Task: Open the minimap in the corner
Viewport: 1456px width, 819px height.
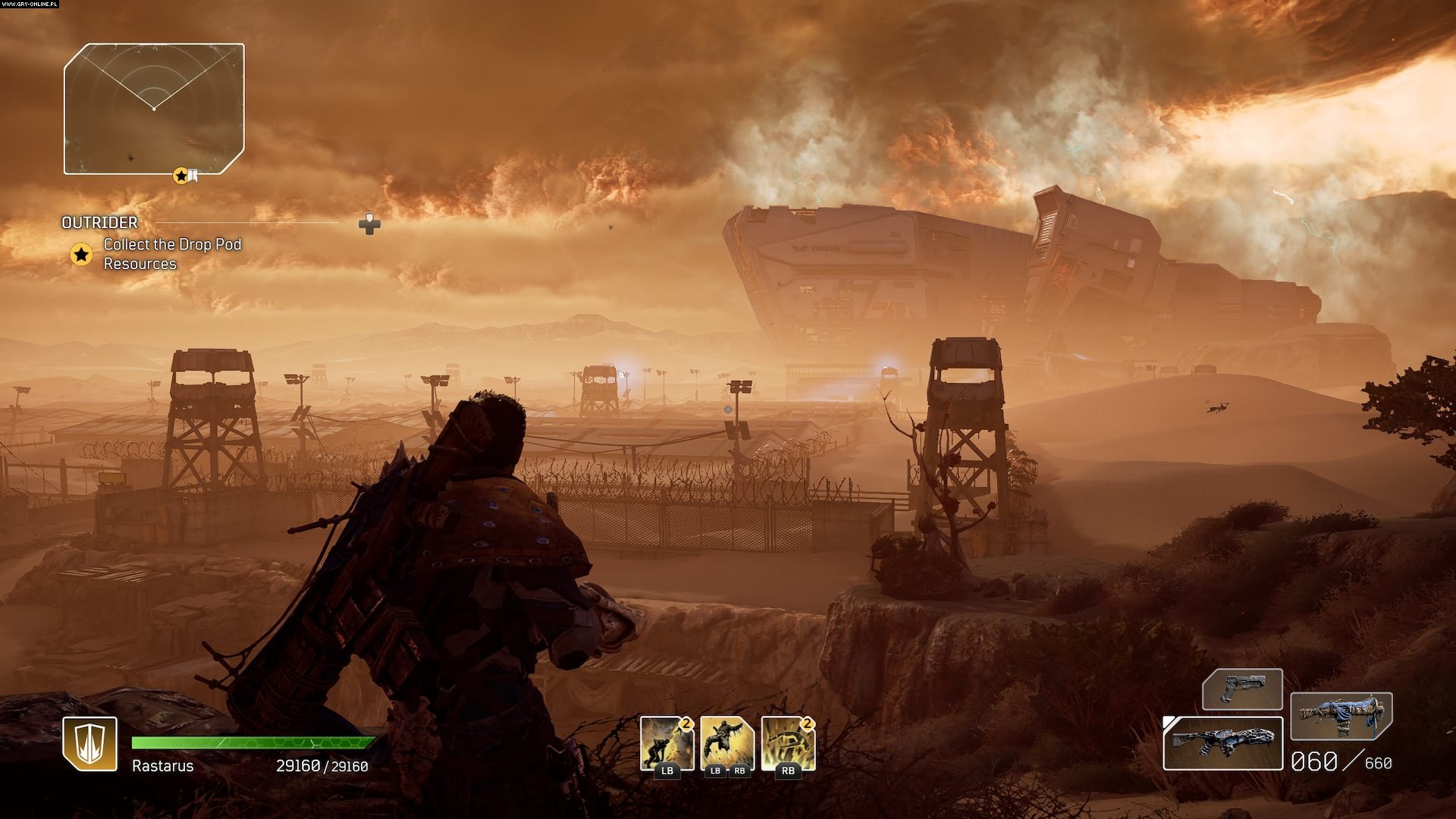Action: [154, 108]
